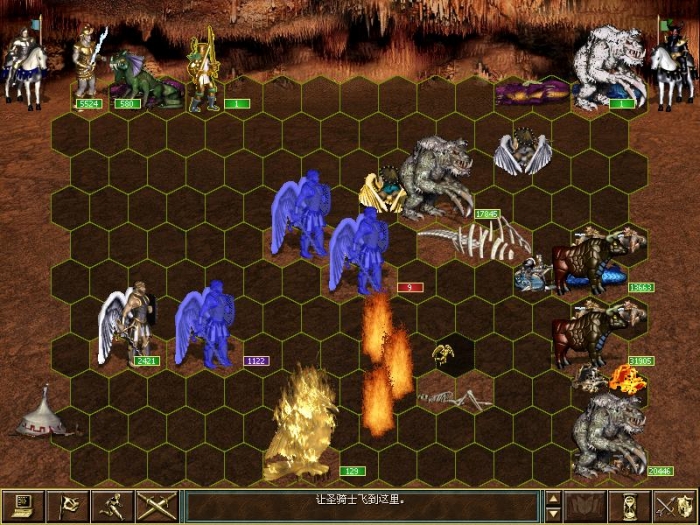Screen dimensions: 700x525
Task: Click the combat log down arrow
Action: [x=553, y=514]
